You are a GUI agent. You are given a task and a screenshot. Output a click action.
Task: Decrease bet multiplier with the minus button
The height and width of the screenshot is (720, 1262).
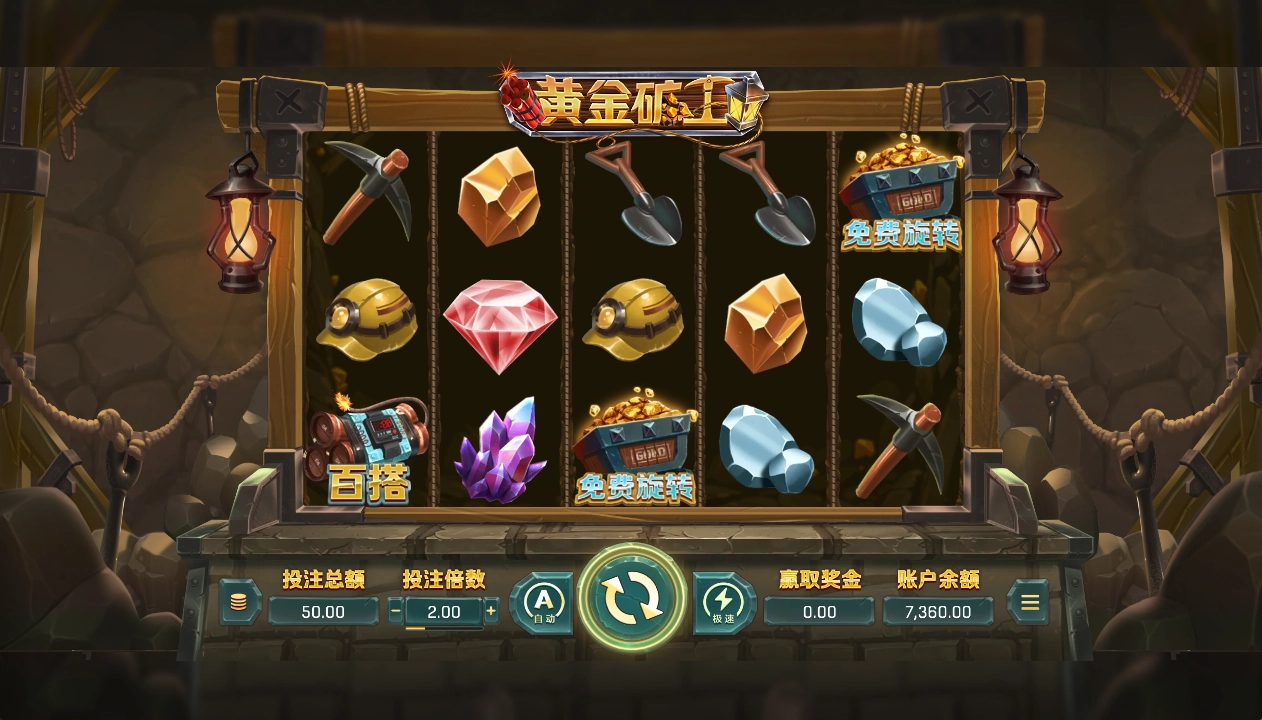click(x=396, y=611)
